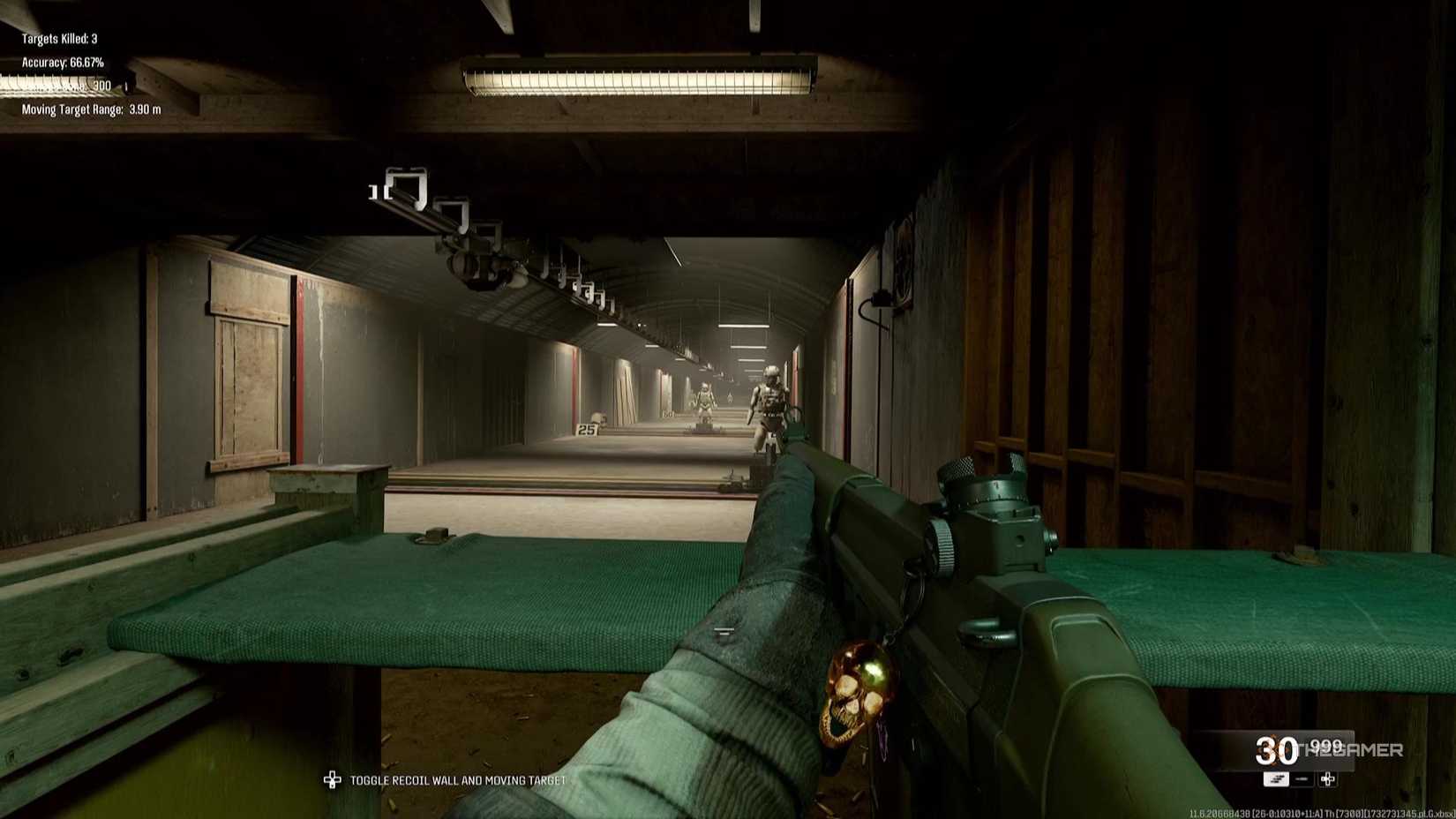Expand the Damage Done stat line
This screenshot has width=1456, height=819.
point(62,86)
